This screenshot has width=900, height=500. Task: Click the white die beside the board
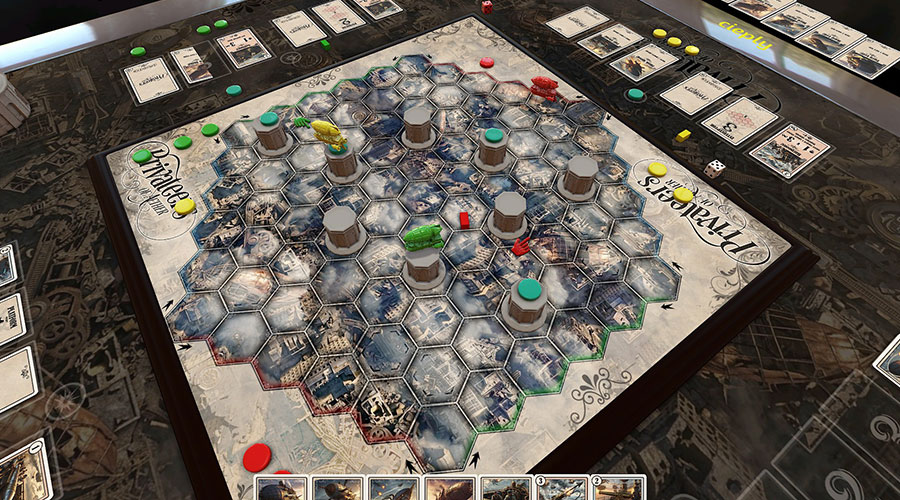pyautogui.click(x=714, y=169)
